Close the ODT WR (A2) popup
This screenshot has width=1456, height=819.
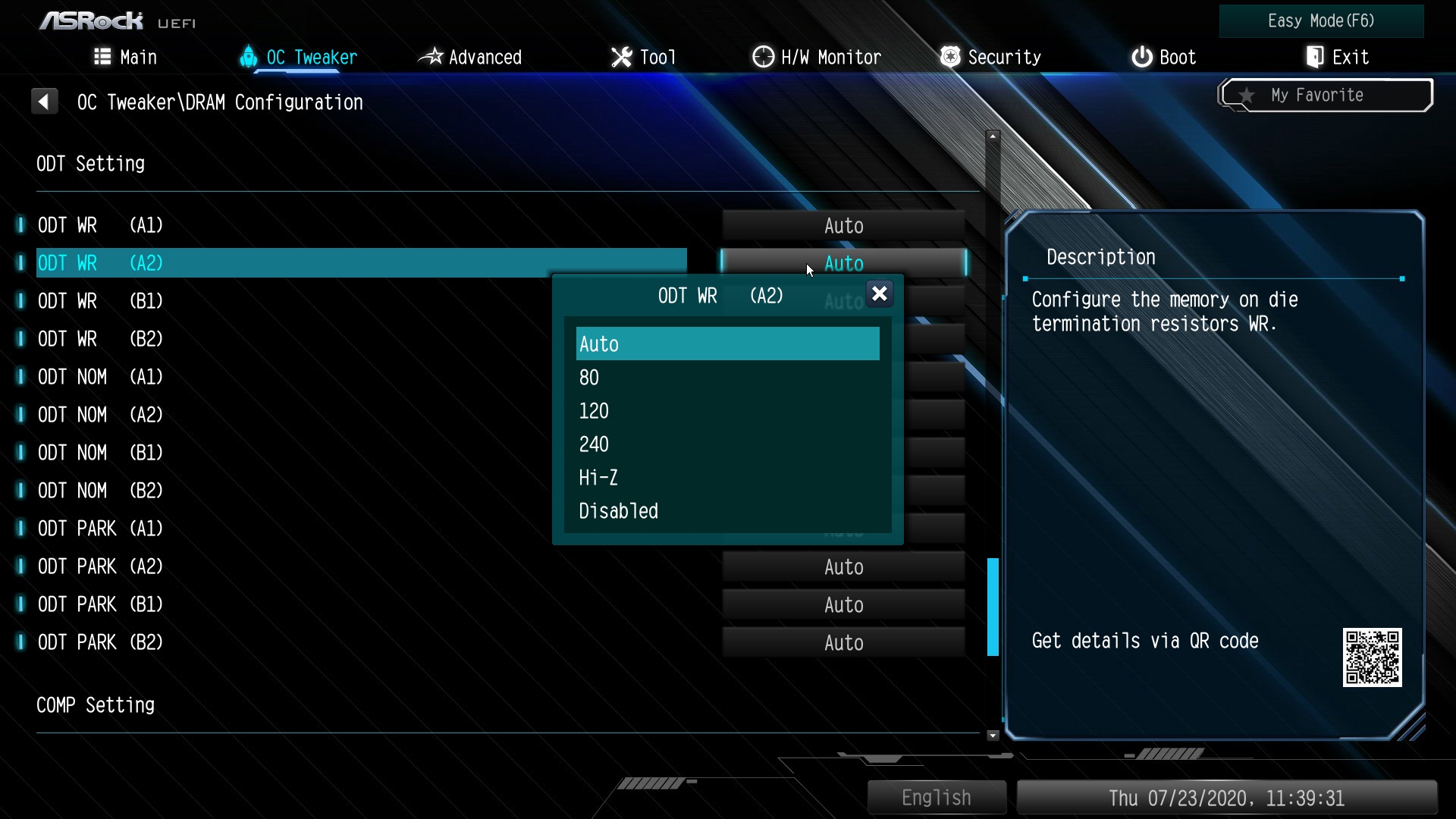879,294
